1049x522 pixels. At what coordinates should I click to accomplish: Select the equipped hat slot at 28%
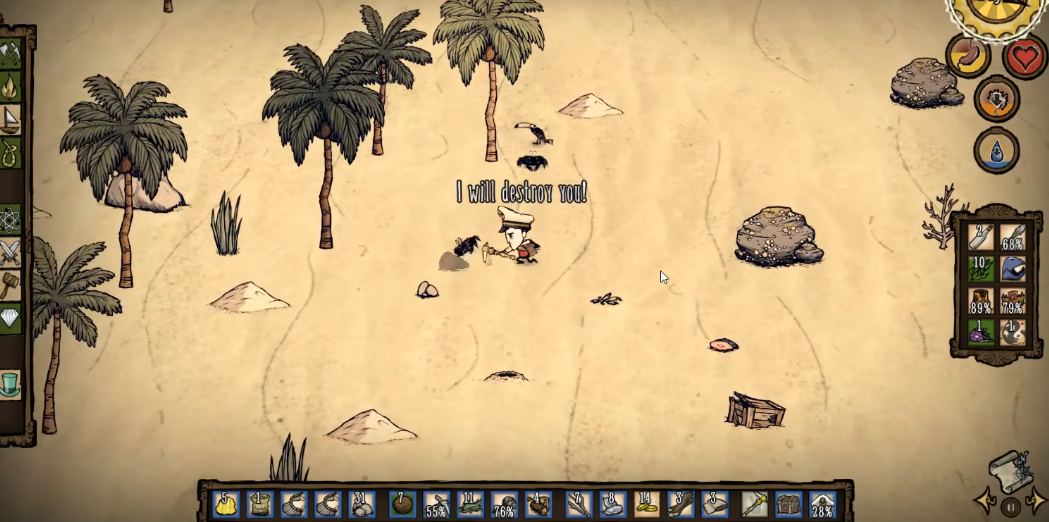(823, 503)
